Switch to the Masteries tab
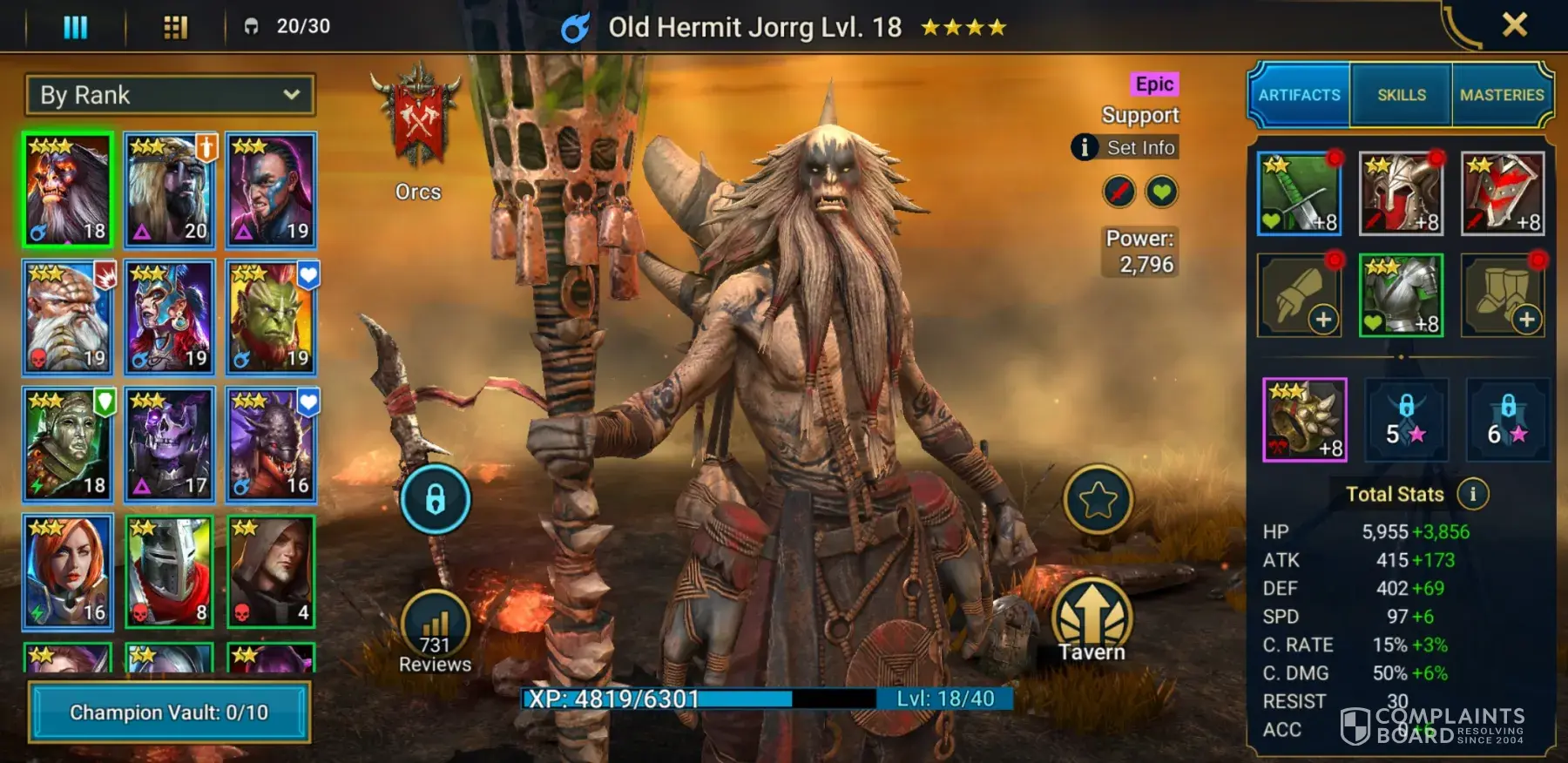Screen dimensions: 1568x763 pos(1502,95)
